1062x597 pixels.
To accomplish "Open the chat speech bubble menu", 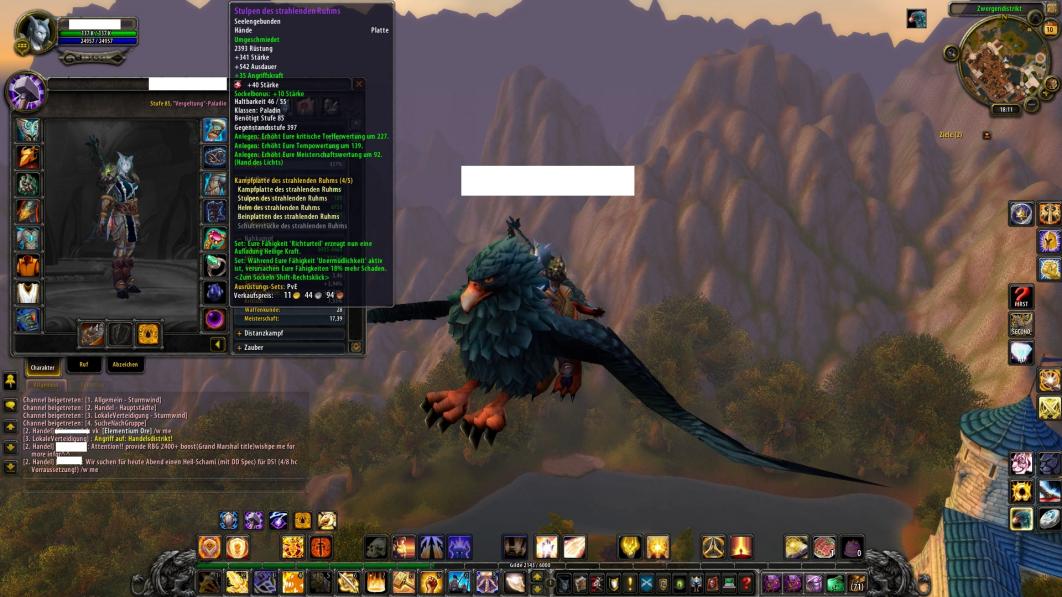I will click(x=10, y=406).
